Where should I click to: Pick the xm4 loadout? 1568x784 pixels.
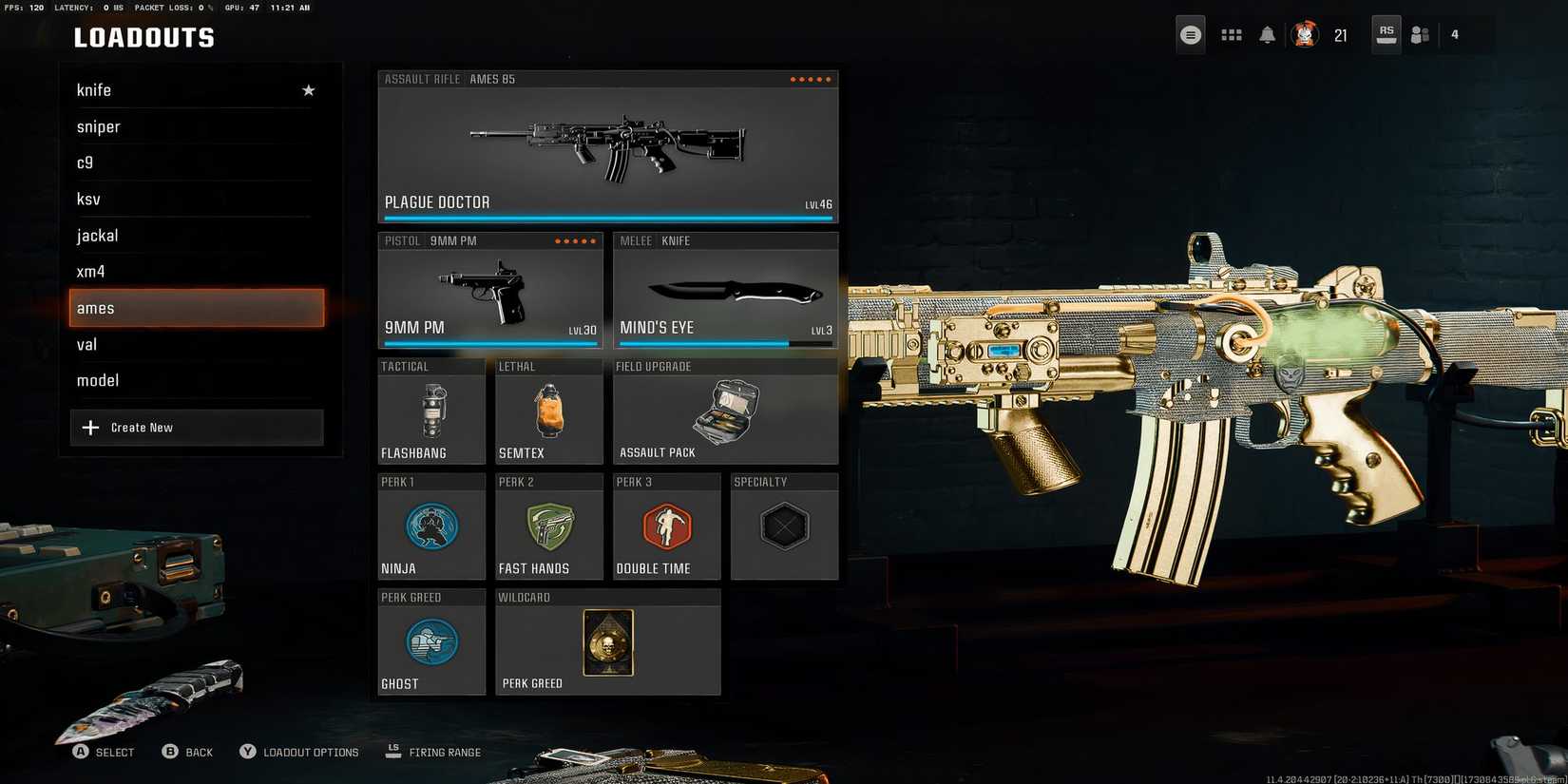[x=190, y=271]
